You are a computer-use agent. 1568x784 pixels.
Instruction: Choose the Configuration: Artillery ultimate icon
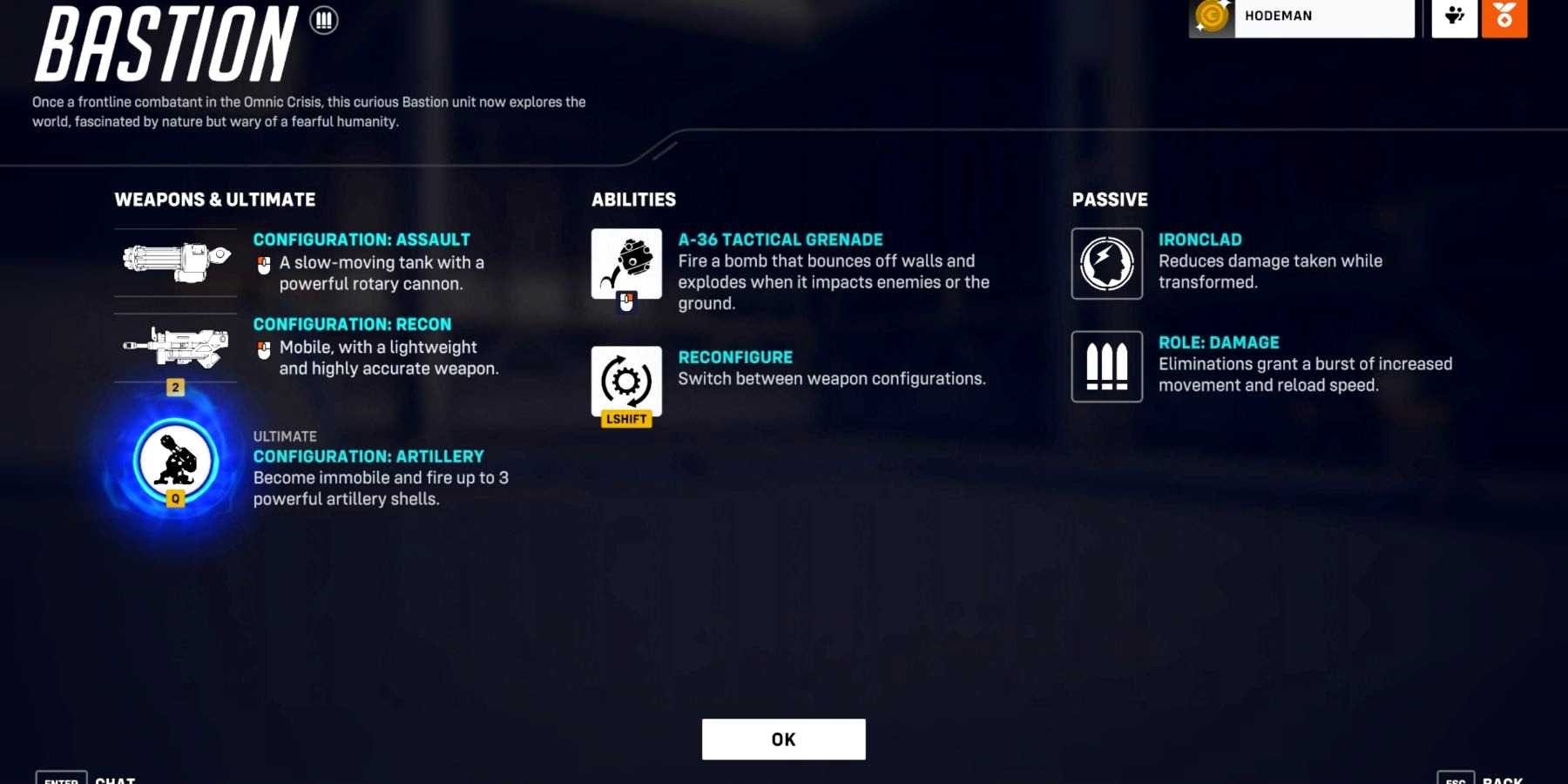[x=175, y=461]
